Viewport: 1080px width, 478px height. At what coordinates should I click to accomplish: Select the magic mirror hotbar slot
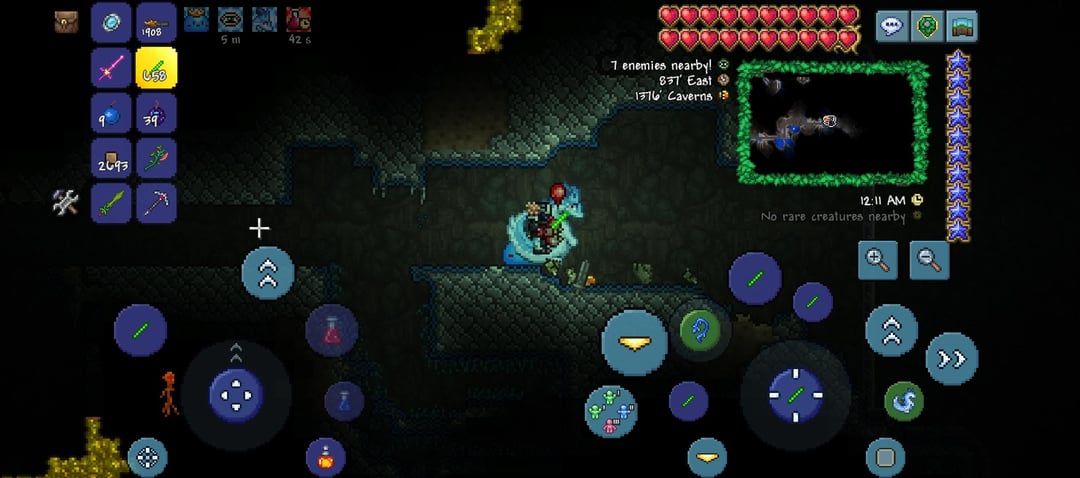point(110,22)
